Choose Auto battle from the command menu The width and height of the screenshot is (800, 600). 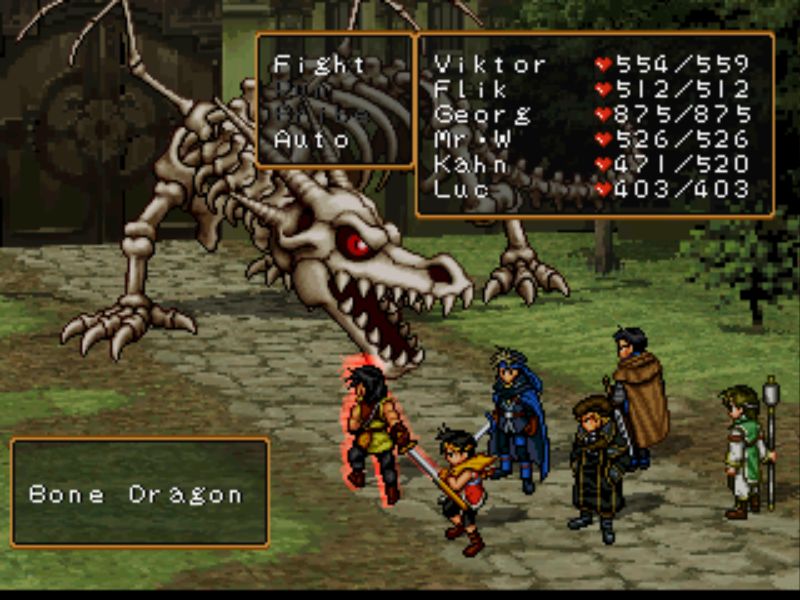tap(311, 139)
